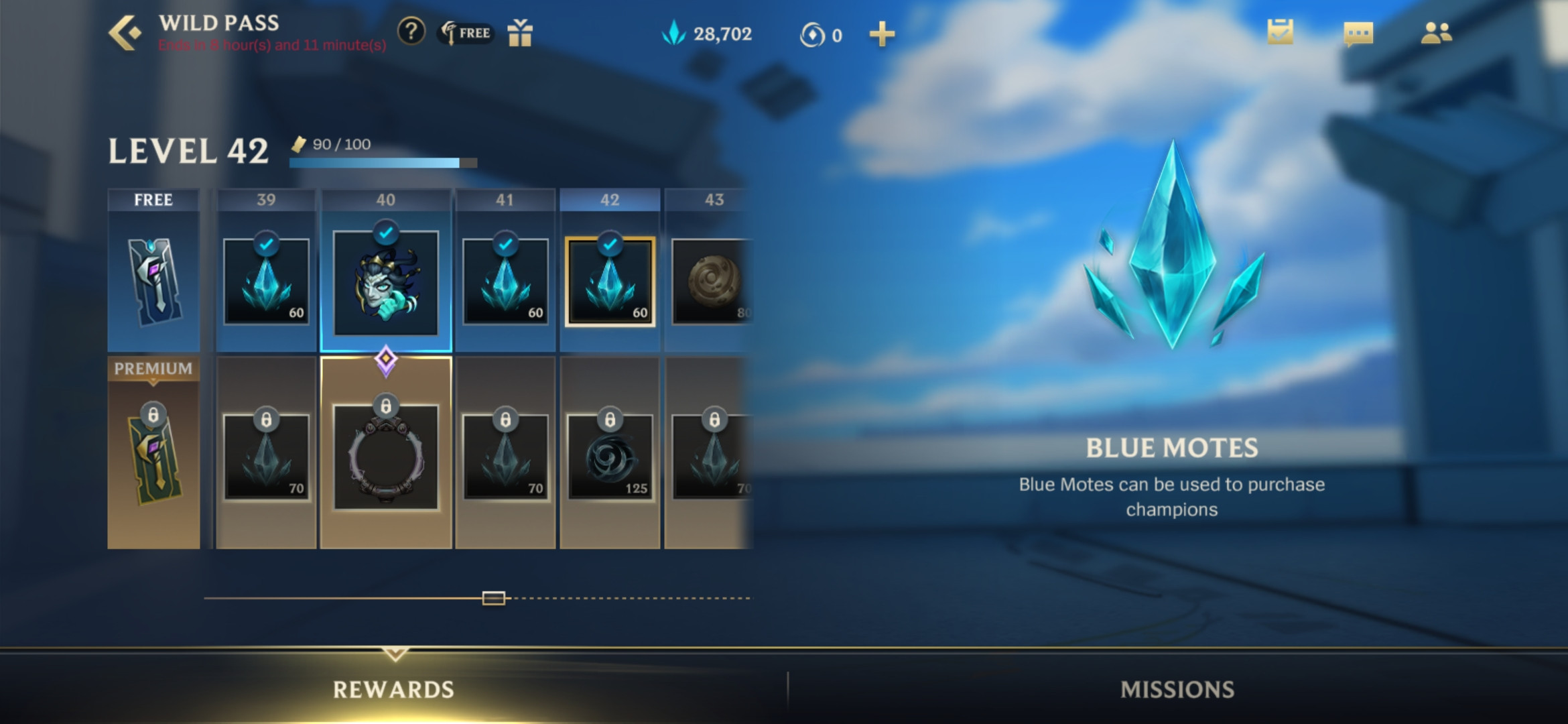This screenshot has width=1568, height=724.
Task: Select level 42 premium swirl reward worth 125
Action: click(x=610, y=457)
